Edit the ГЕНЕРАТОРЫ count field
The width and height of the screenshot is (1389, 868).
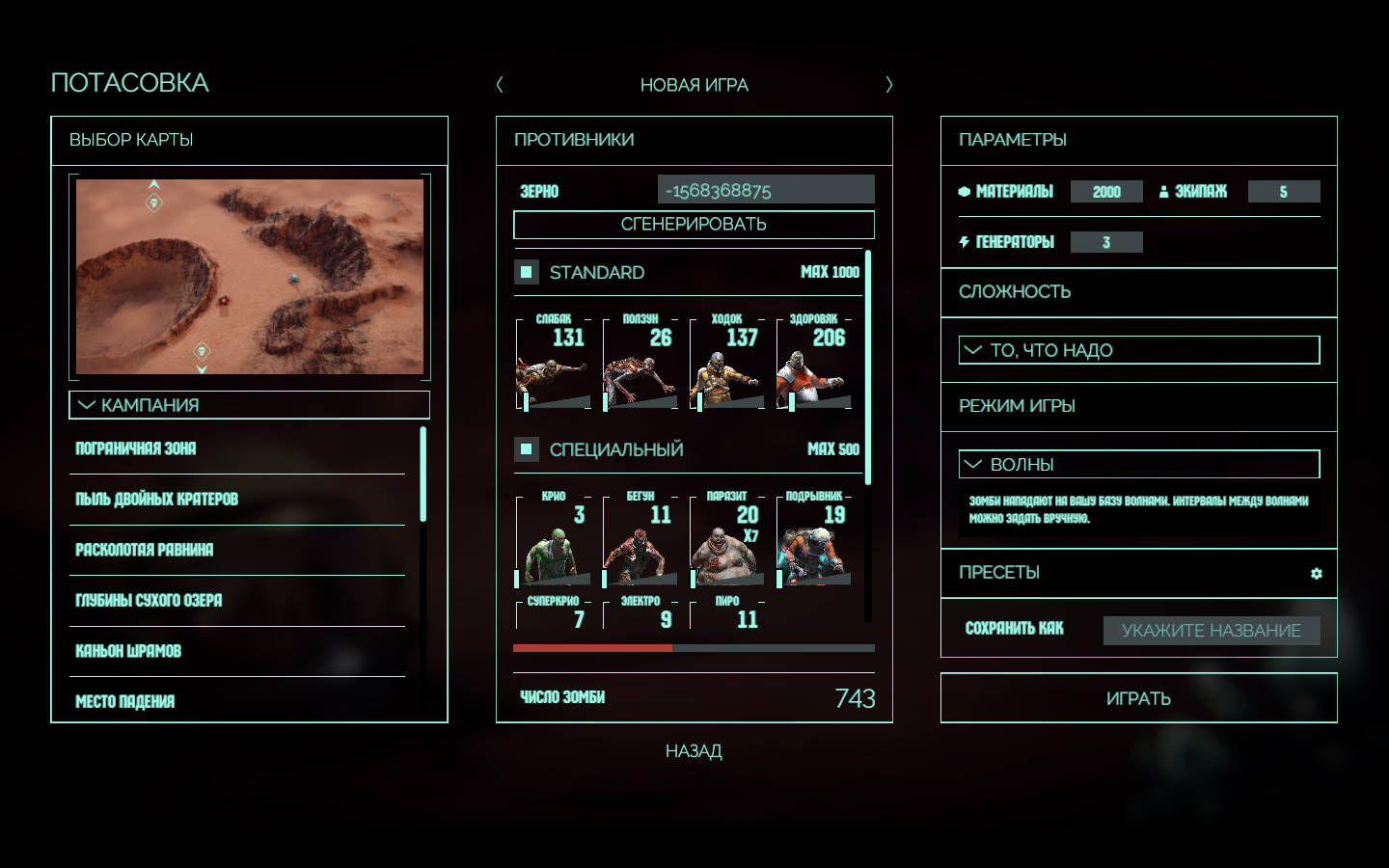pos(1106,242)
